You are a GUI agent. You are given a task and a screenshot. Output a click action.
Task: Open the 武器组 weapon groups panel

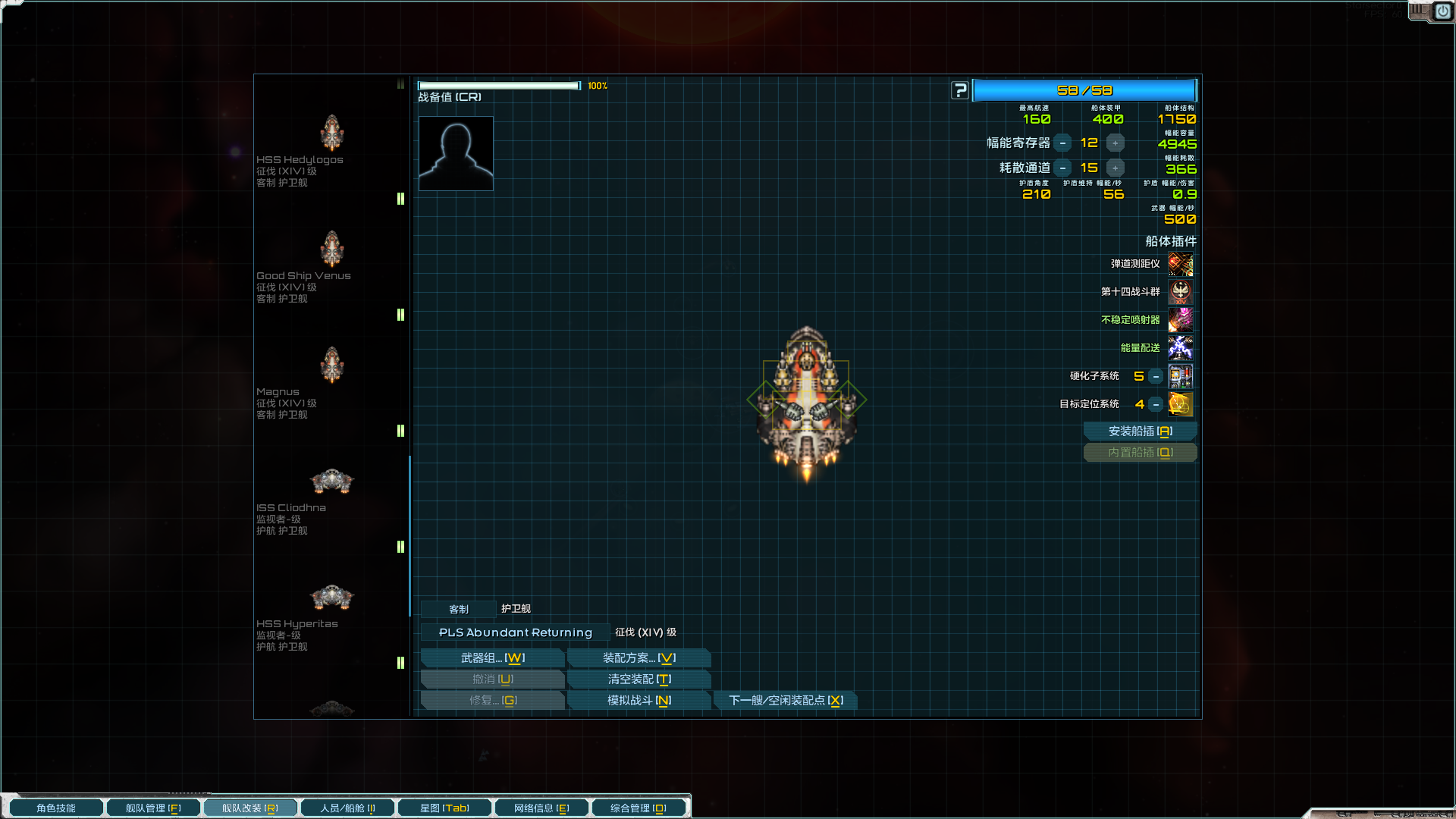[x=492, y=658]
